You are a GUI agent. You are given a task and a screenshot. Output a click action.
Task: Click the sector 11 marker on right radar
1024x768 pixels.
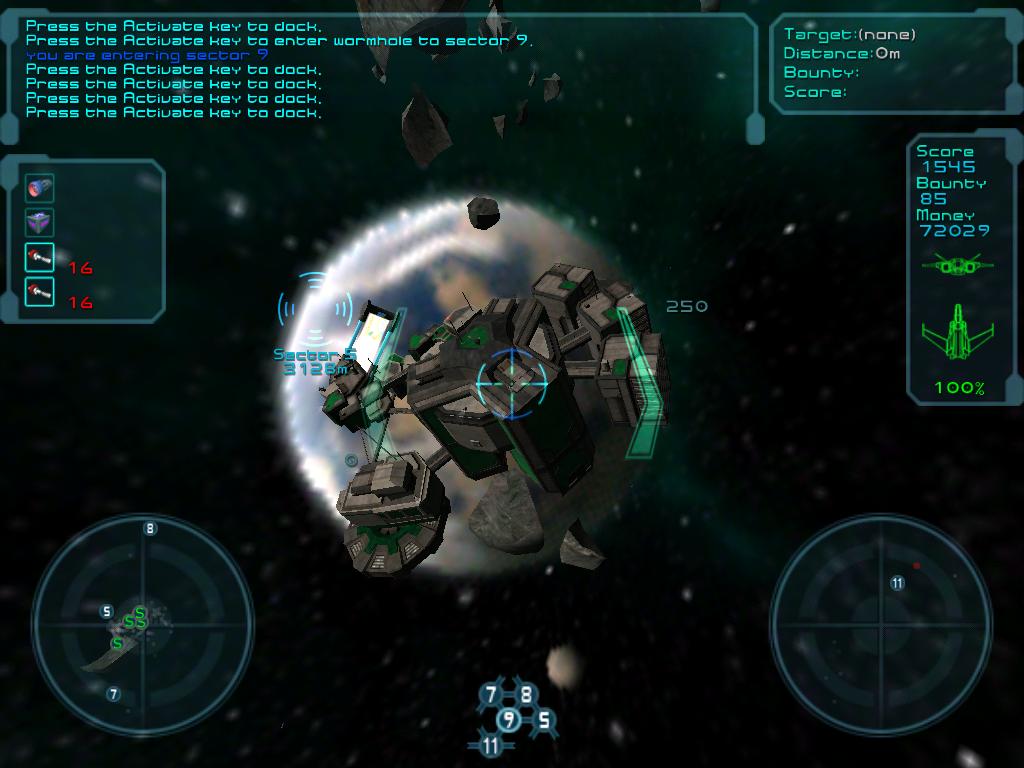coord(897,582)
